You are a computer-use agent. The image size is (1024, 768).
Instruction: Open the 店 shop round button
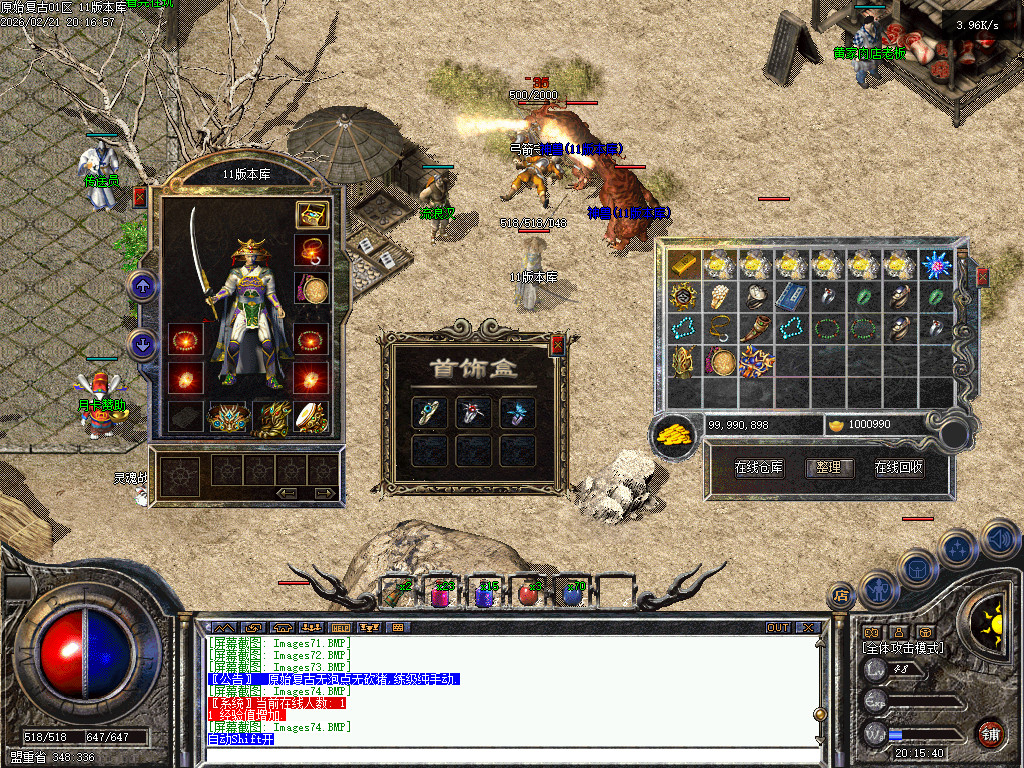pos(840,596)
